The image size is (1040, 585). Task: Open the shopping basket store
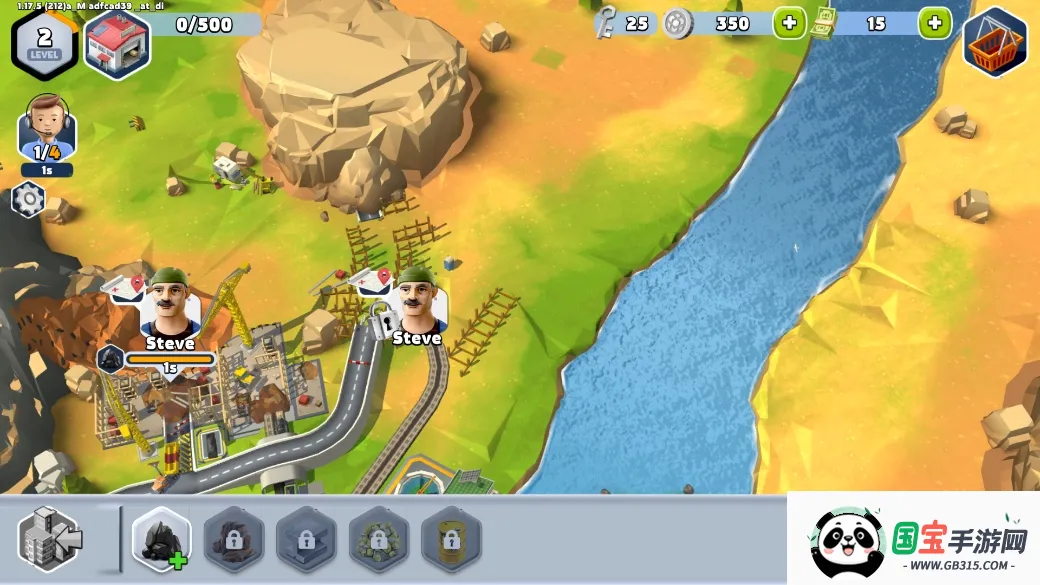point(995,42)
